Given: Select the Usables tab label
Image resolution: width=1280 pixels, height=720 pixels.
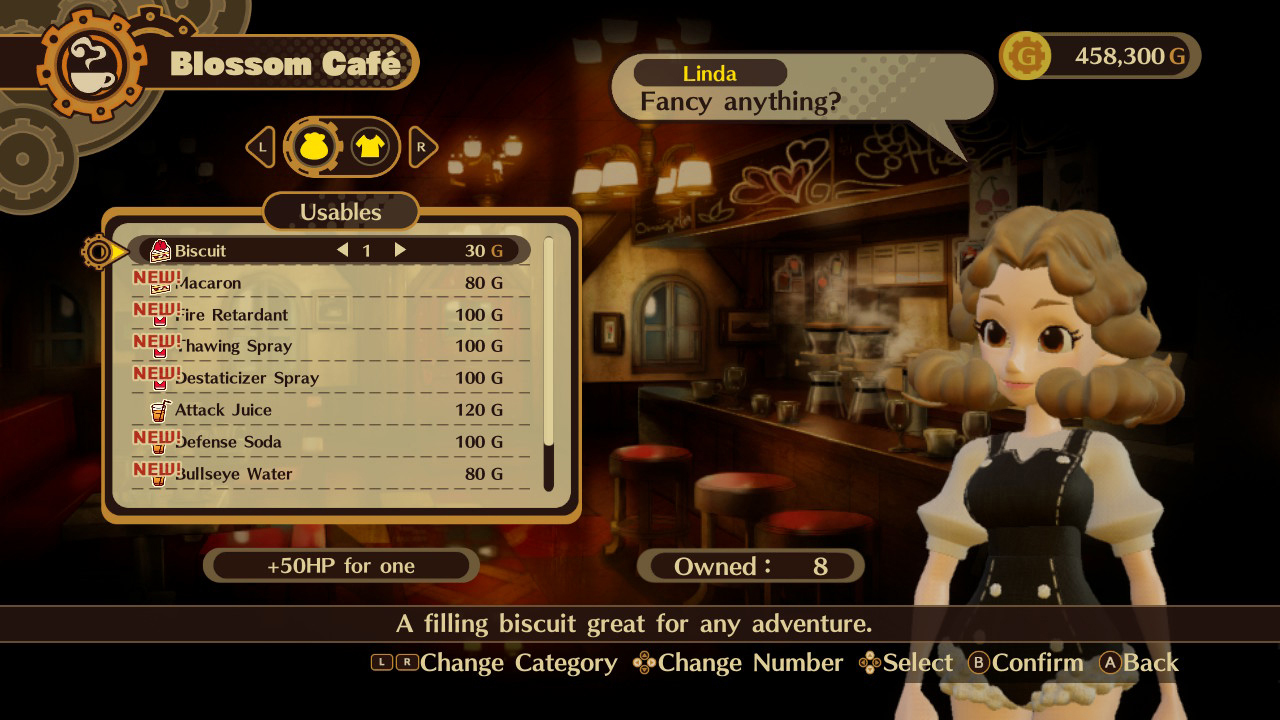Looking at the screenshot, I should [x=341, y=212].
